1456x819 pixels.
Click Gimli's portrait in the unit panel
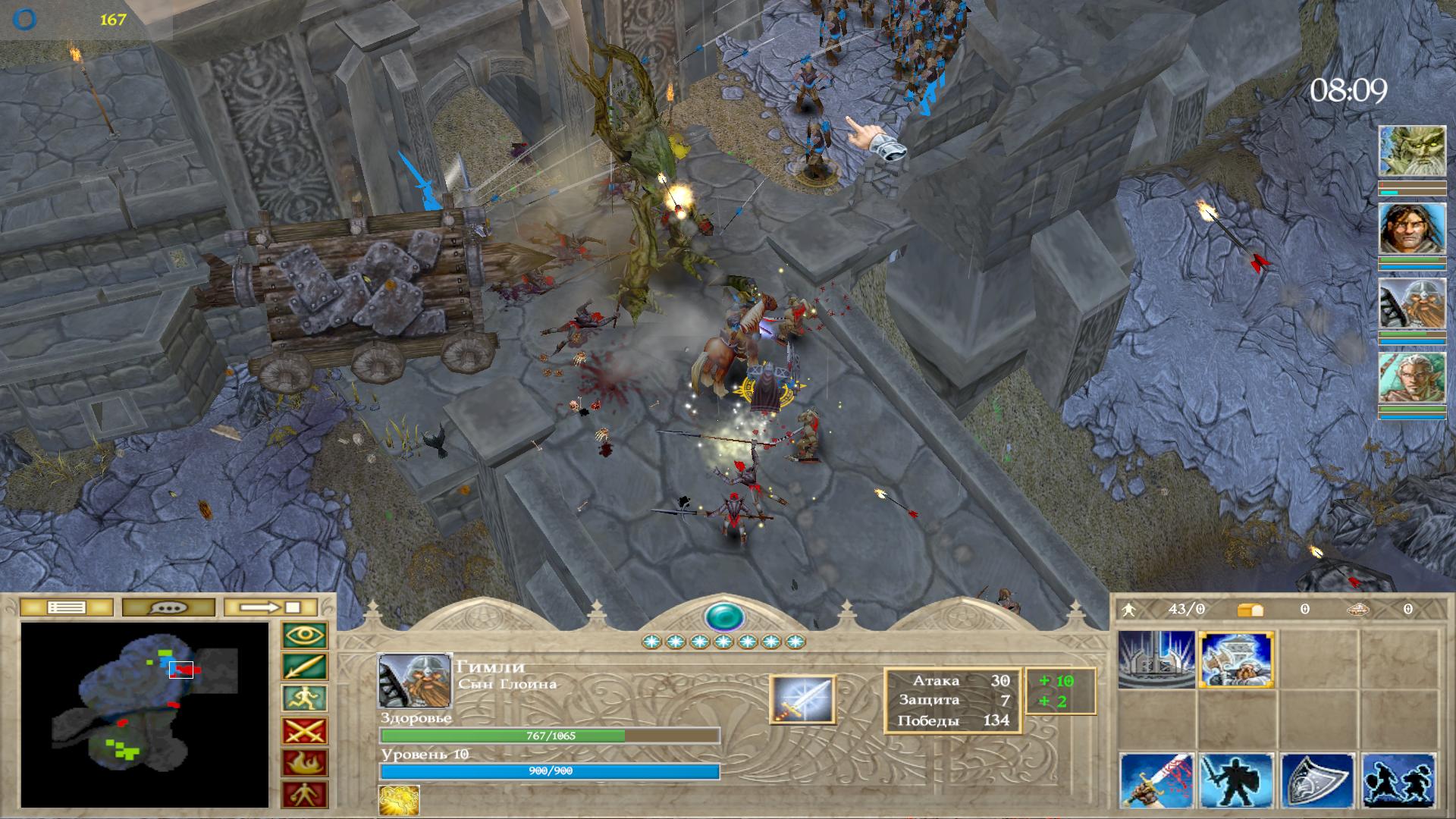(414, 681)
